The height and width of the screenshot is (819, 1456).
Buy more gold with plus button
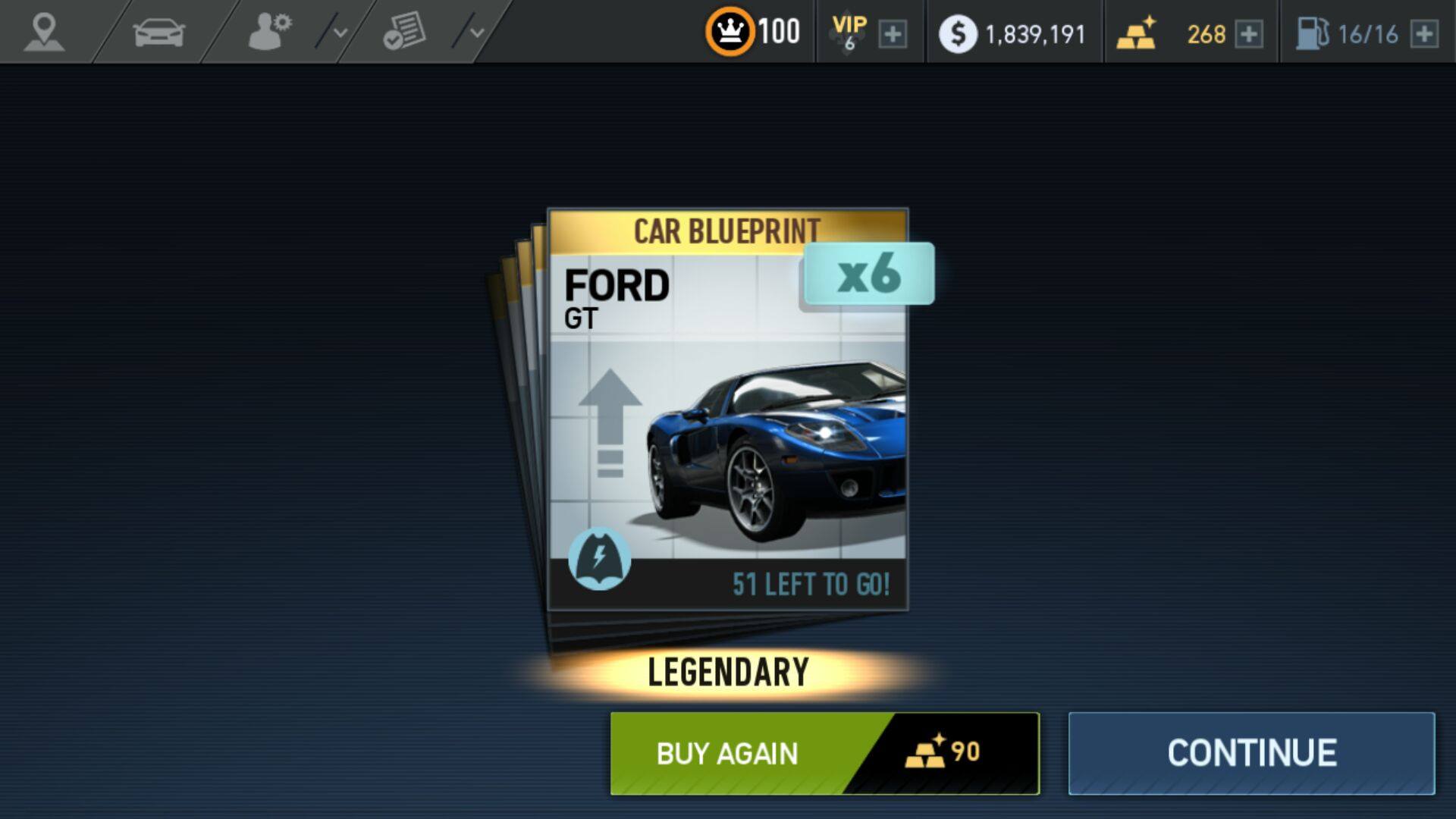coord(1248,34)
